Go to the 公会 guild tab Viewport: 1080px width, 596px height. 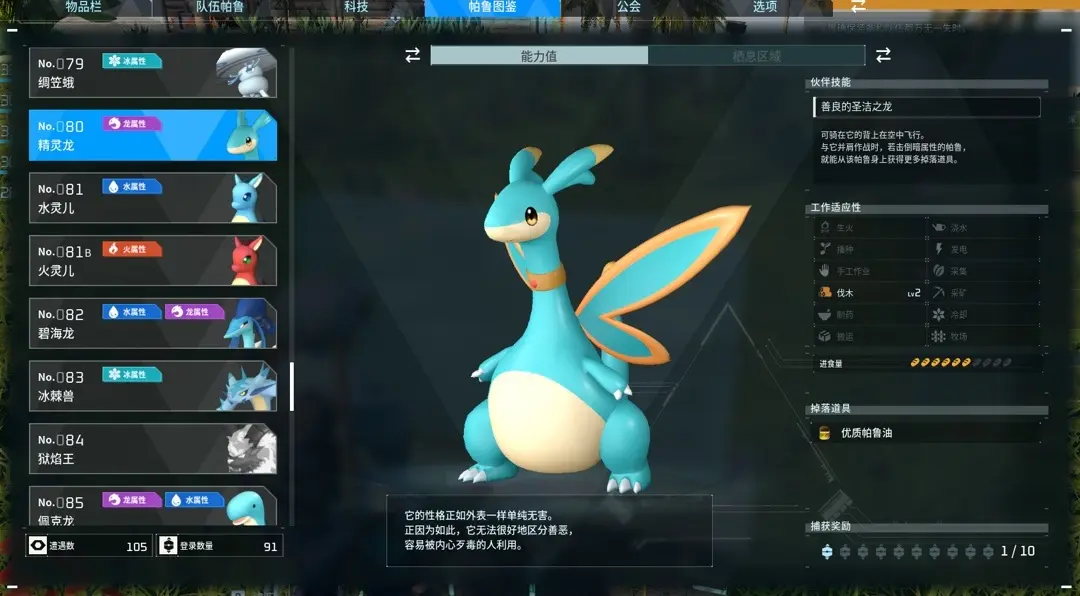[x=628, y=7]
